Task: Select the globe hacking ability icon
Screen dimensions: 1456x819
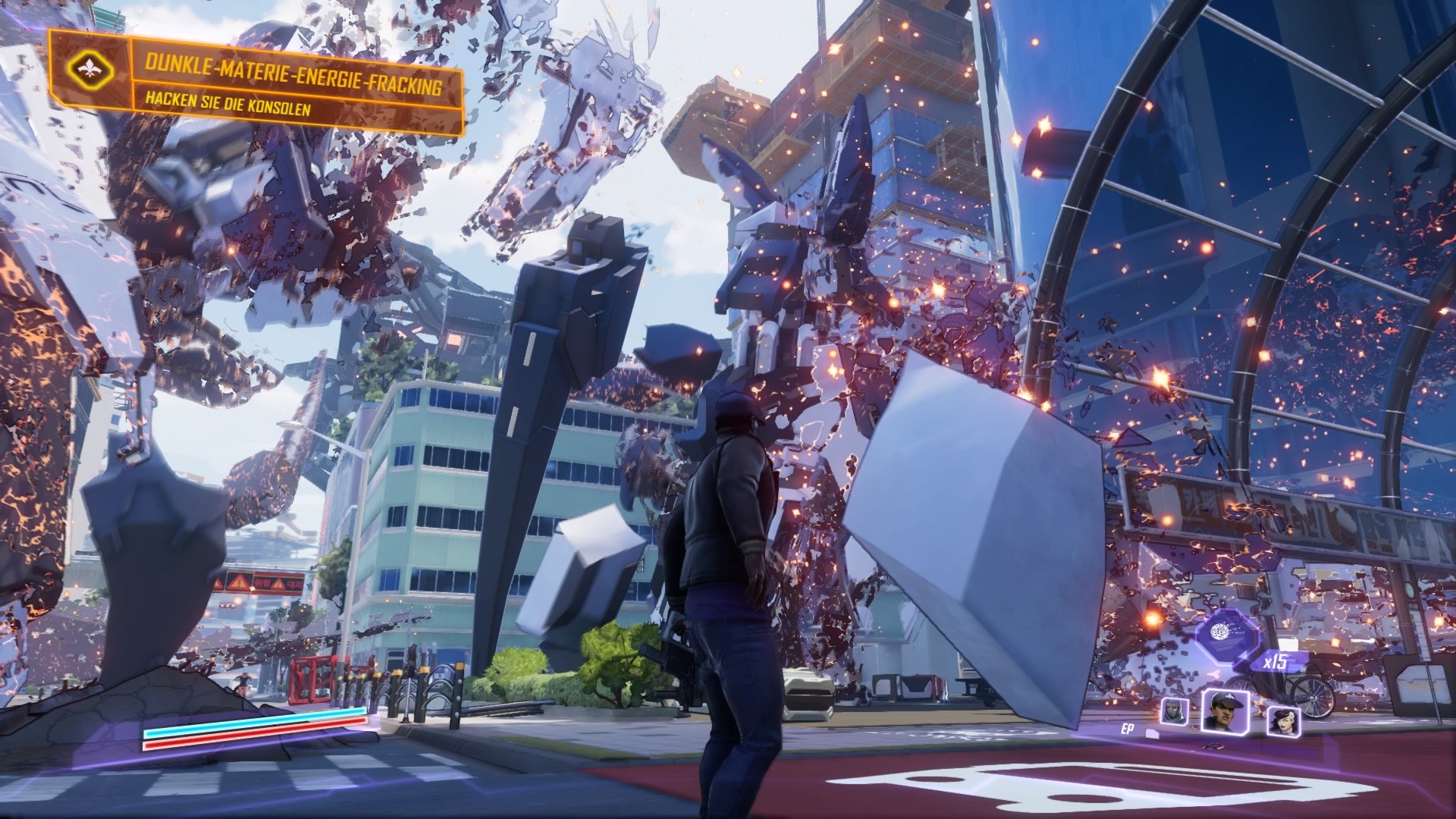Action: [1221, 631]
